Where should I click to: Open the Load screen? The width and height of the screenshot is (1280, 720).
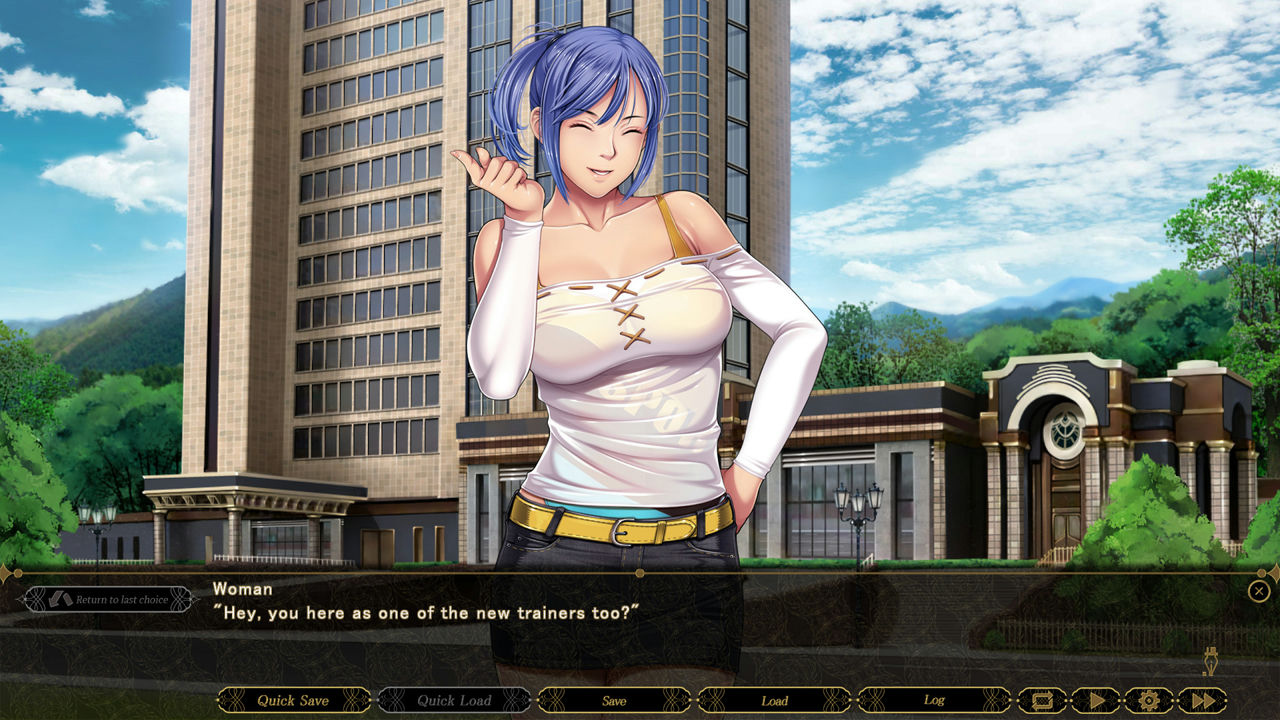[x=775, y=701]
